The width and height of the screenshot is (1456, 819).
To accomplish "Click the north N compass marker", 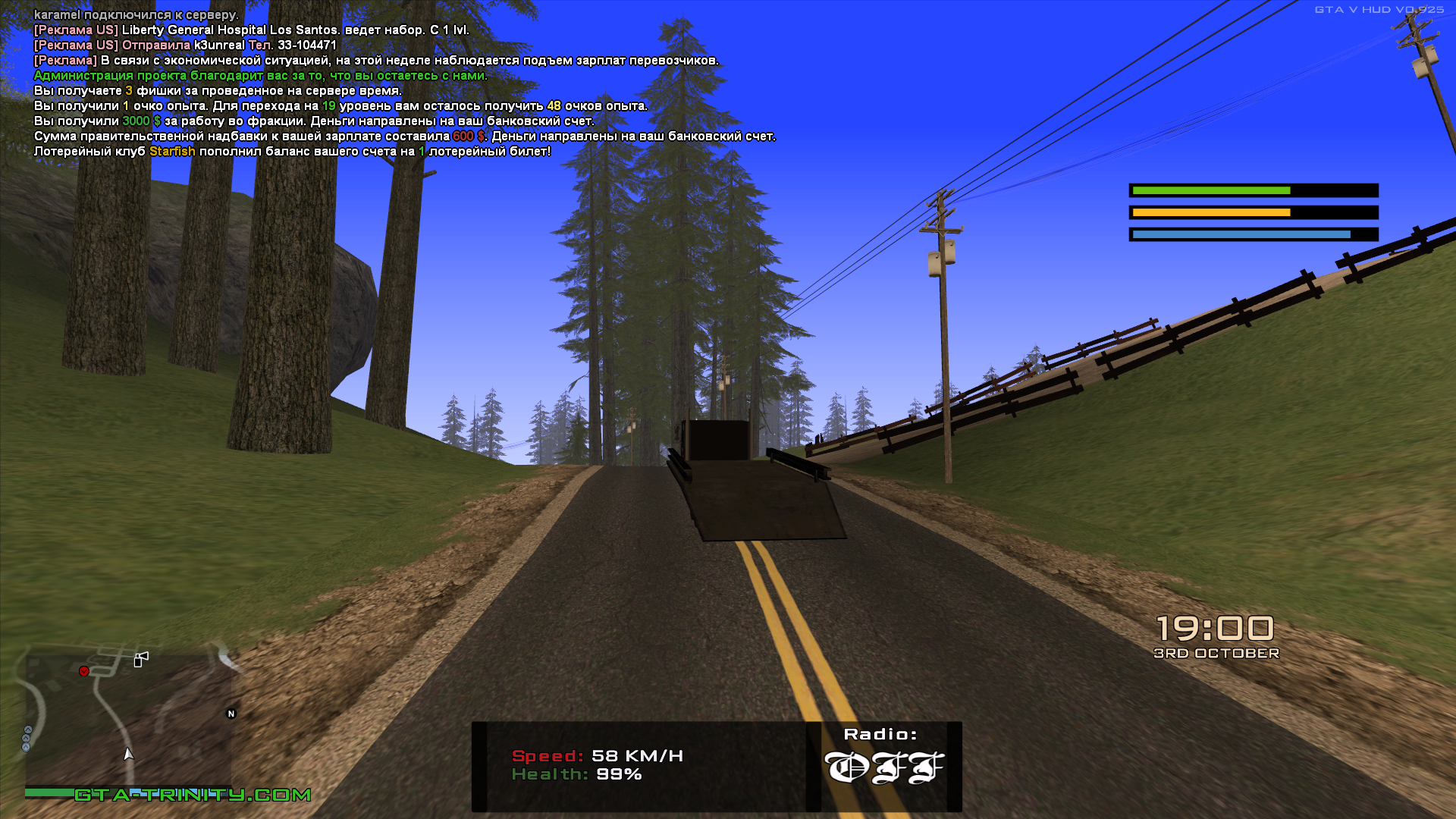I will [x=231, y=714].
